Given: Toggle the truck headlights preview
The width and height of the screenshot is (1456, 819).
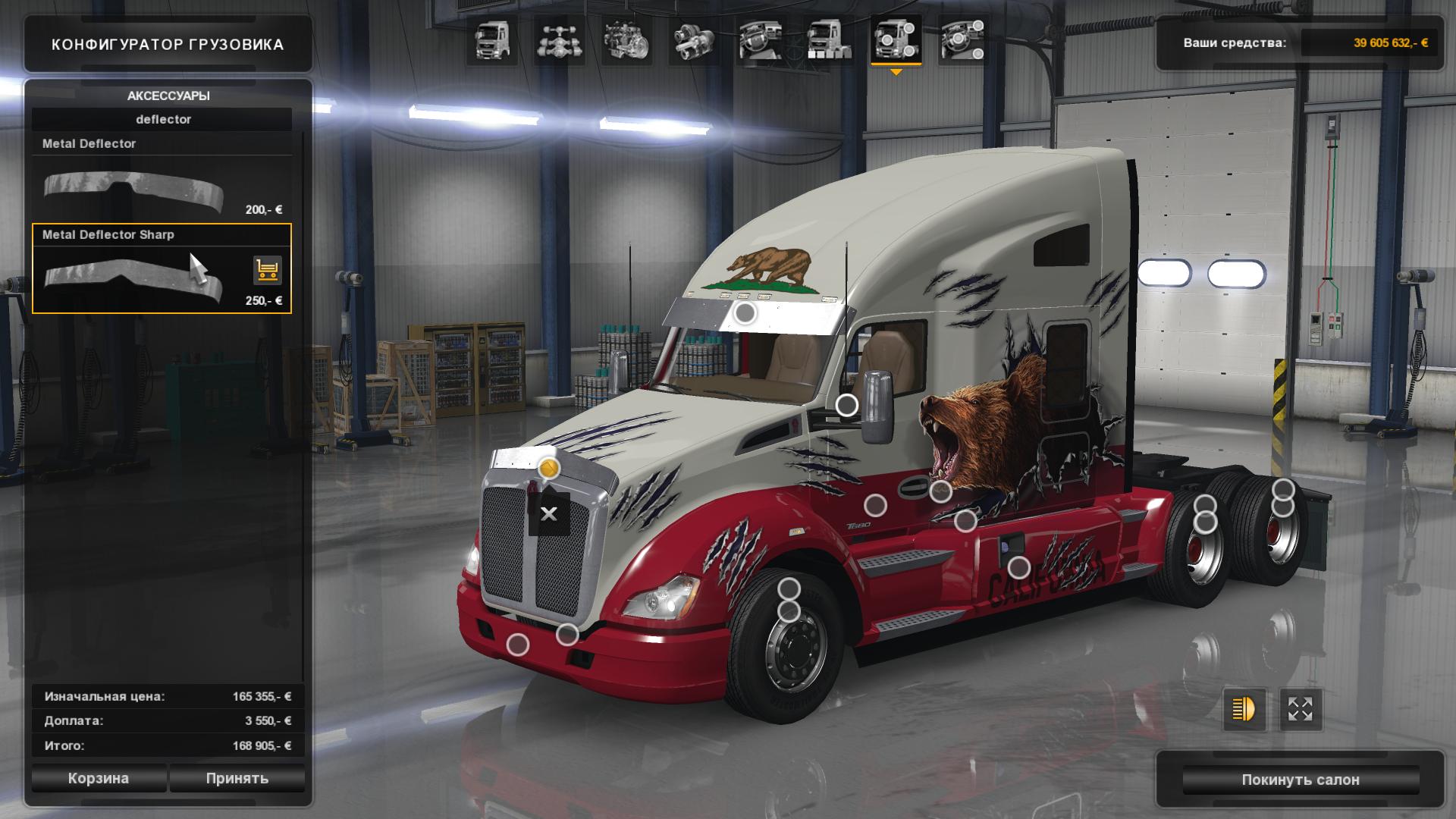Looking at the screenshot, I should [x=1244, y=710].
